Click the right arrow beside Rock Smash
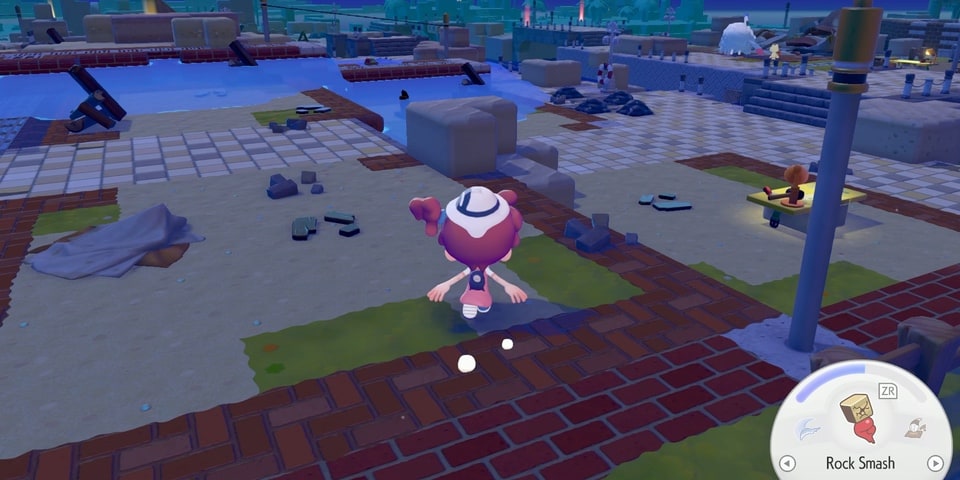The width and height of the screenshot is (960, 480). point(935,463)
